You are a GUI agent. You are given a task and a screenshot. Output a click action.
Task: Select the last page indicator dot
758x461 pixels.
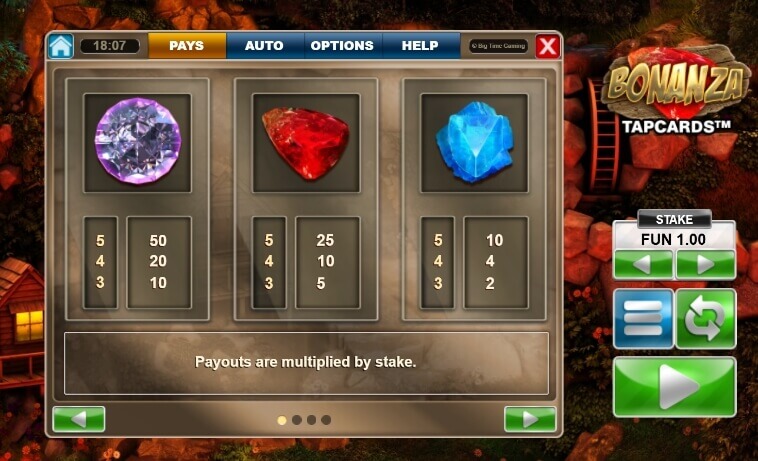tap(326, 420)
